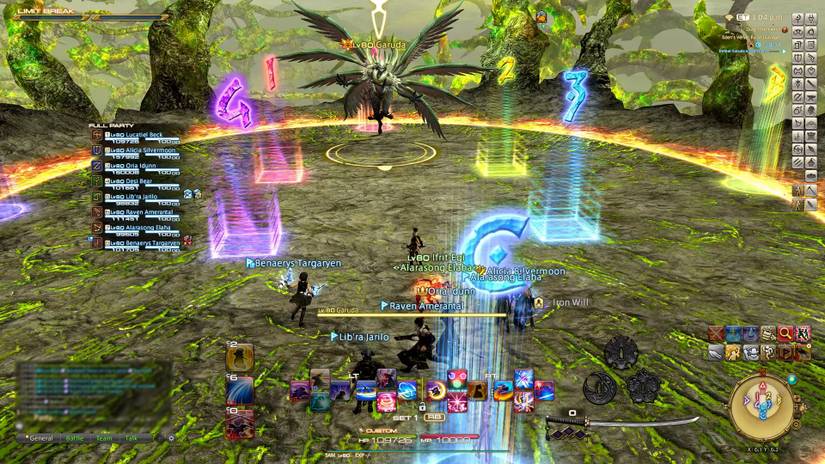This screenshot has height=464, width=825.
Task: Choose Benaerys Targaryen from the party list
Action: point(142,242)
